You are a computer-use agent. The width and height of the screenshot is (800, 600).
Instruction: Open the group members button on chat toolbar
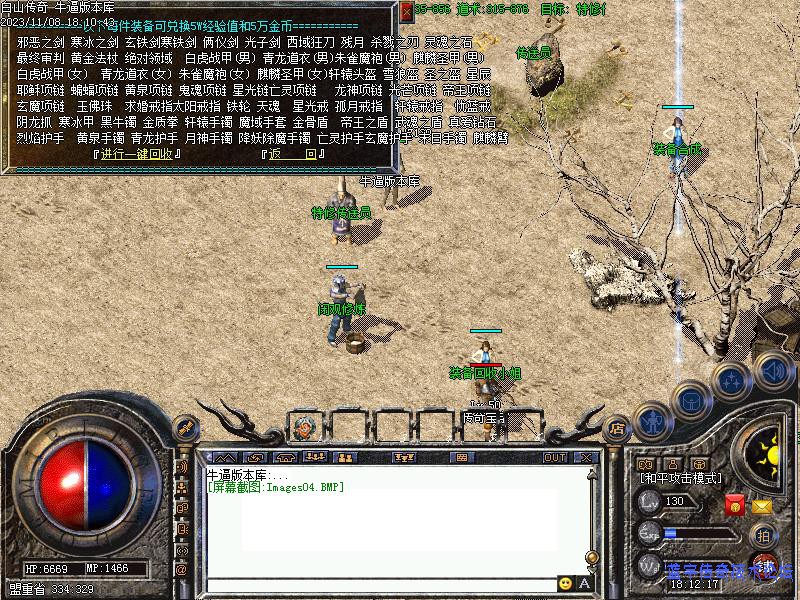click(x=316, y=458)
